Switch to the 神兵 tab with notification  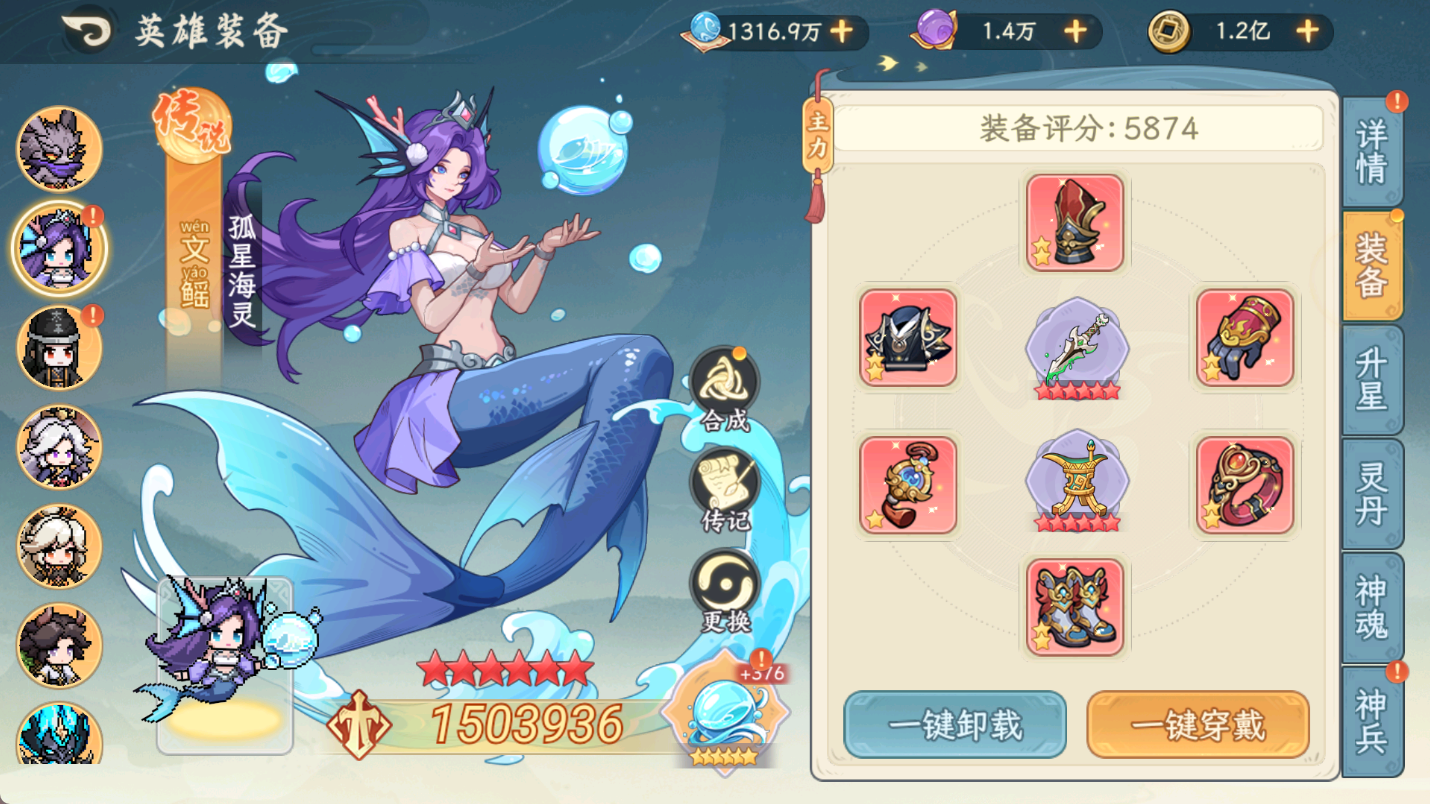1374,728
